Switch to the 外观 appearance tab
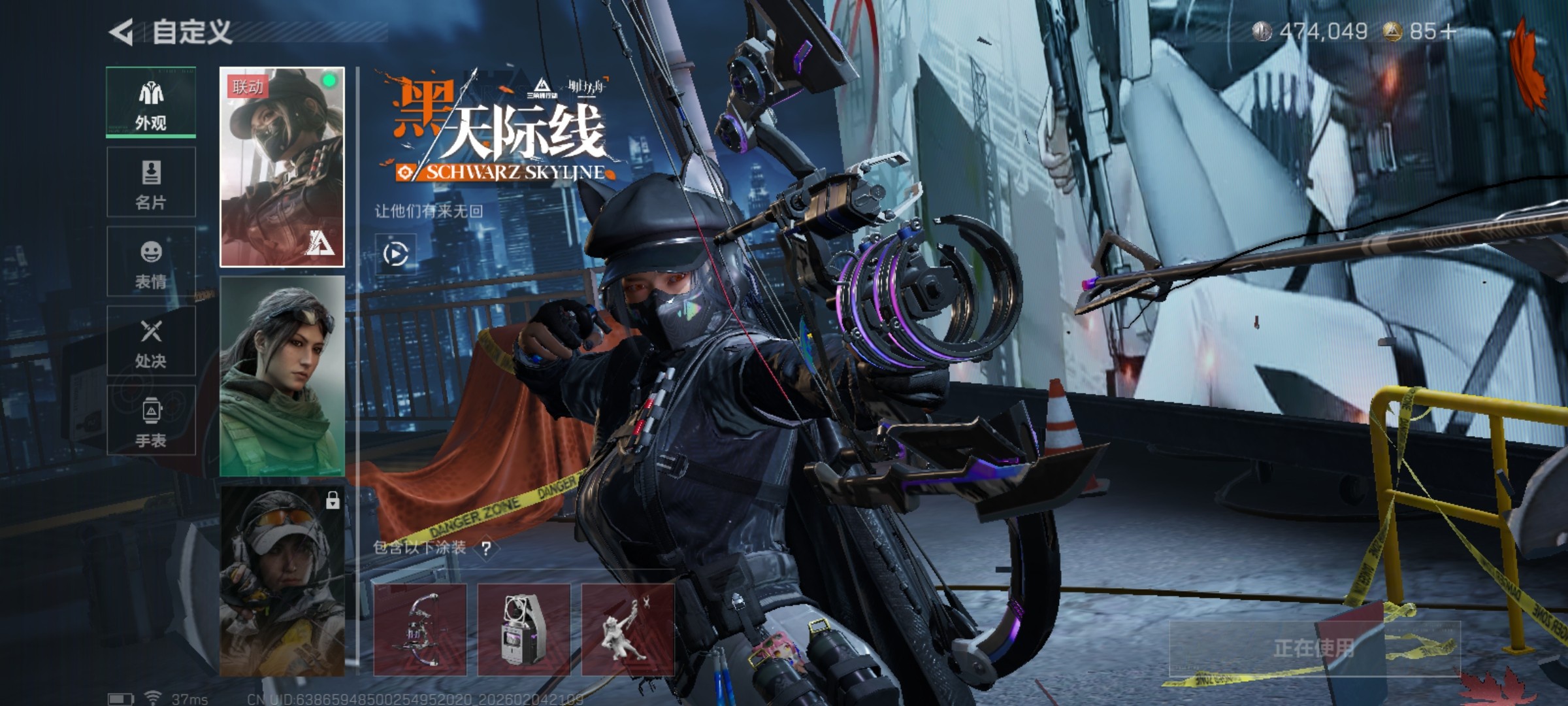The image size is (1568, 706). pos(151,103)
